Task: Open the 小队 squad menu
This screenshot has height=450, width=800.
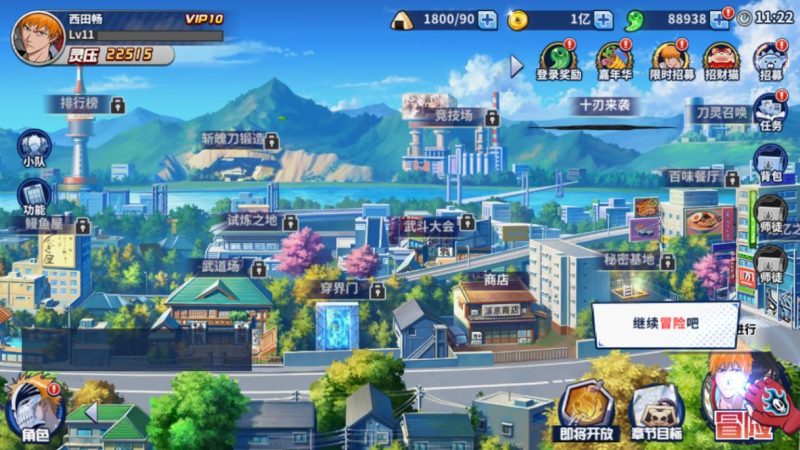Action: point(33,149)
